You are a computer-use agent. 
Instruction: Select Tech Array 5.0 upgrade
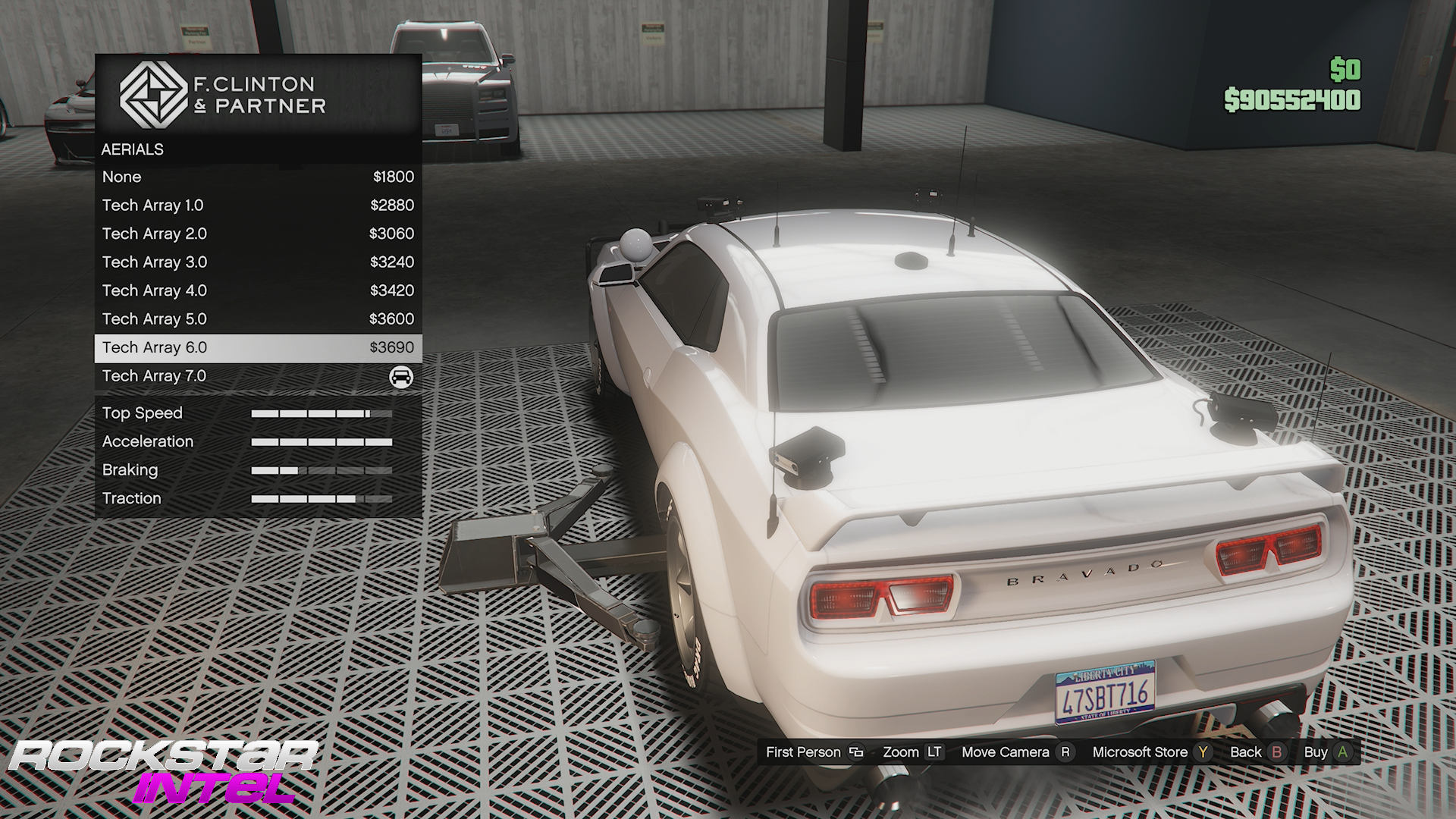point(258,318)
